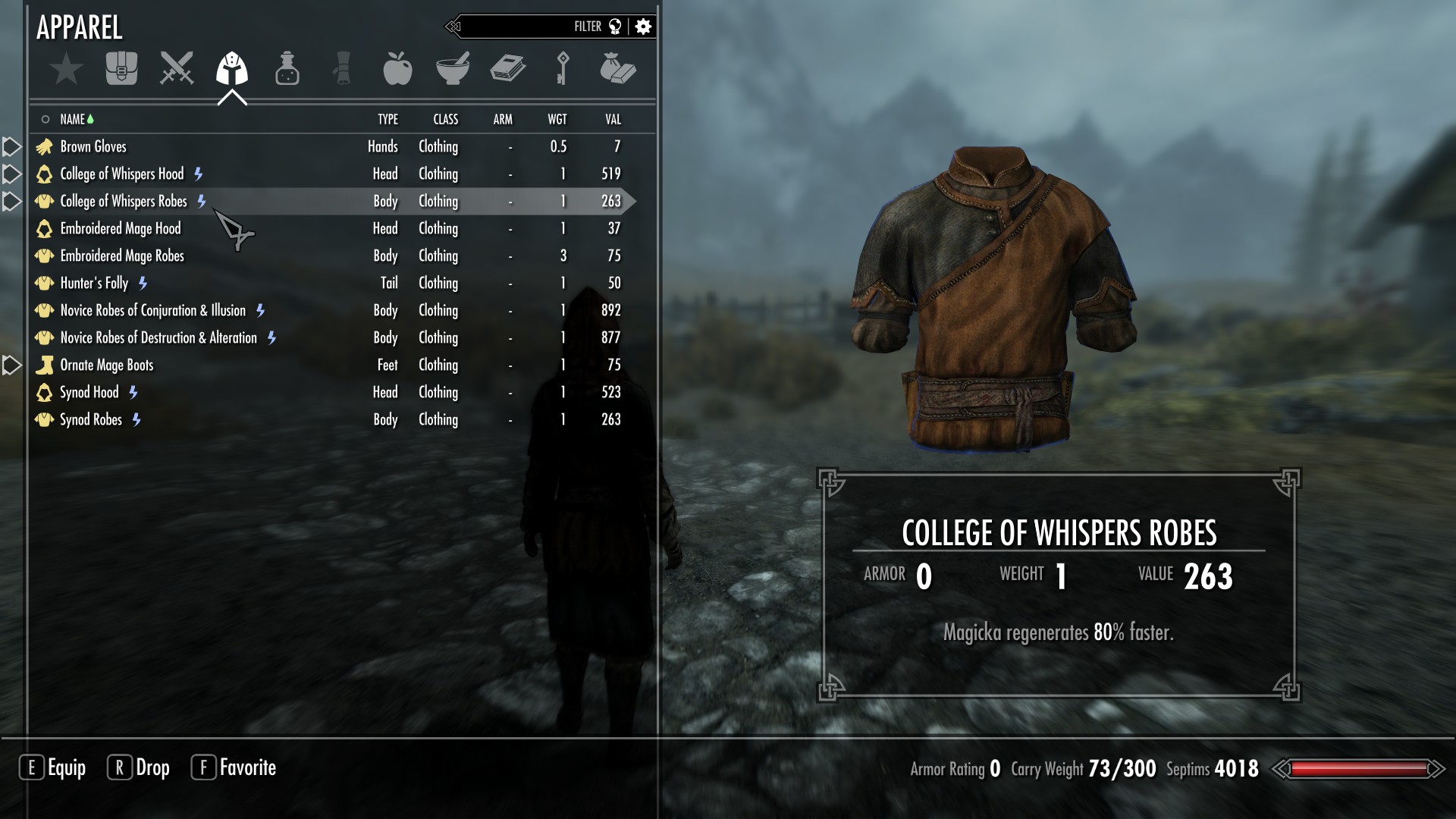Select the Synod Hood item
1456x819 pixels.
point(89,392)
